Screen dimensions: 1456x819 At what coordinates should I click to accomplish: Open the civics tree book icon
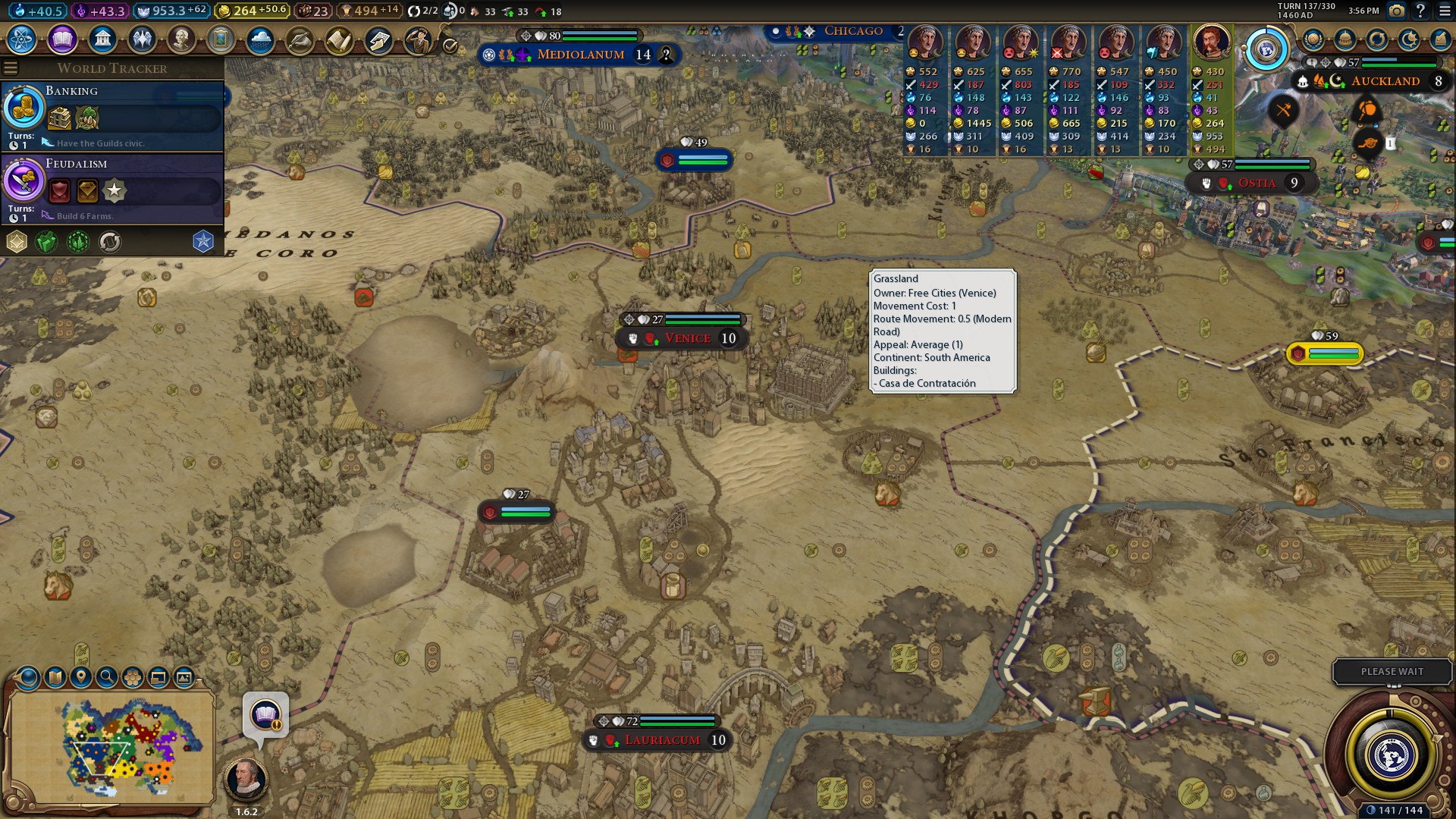(x=62, y=39)
